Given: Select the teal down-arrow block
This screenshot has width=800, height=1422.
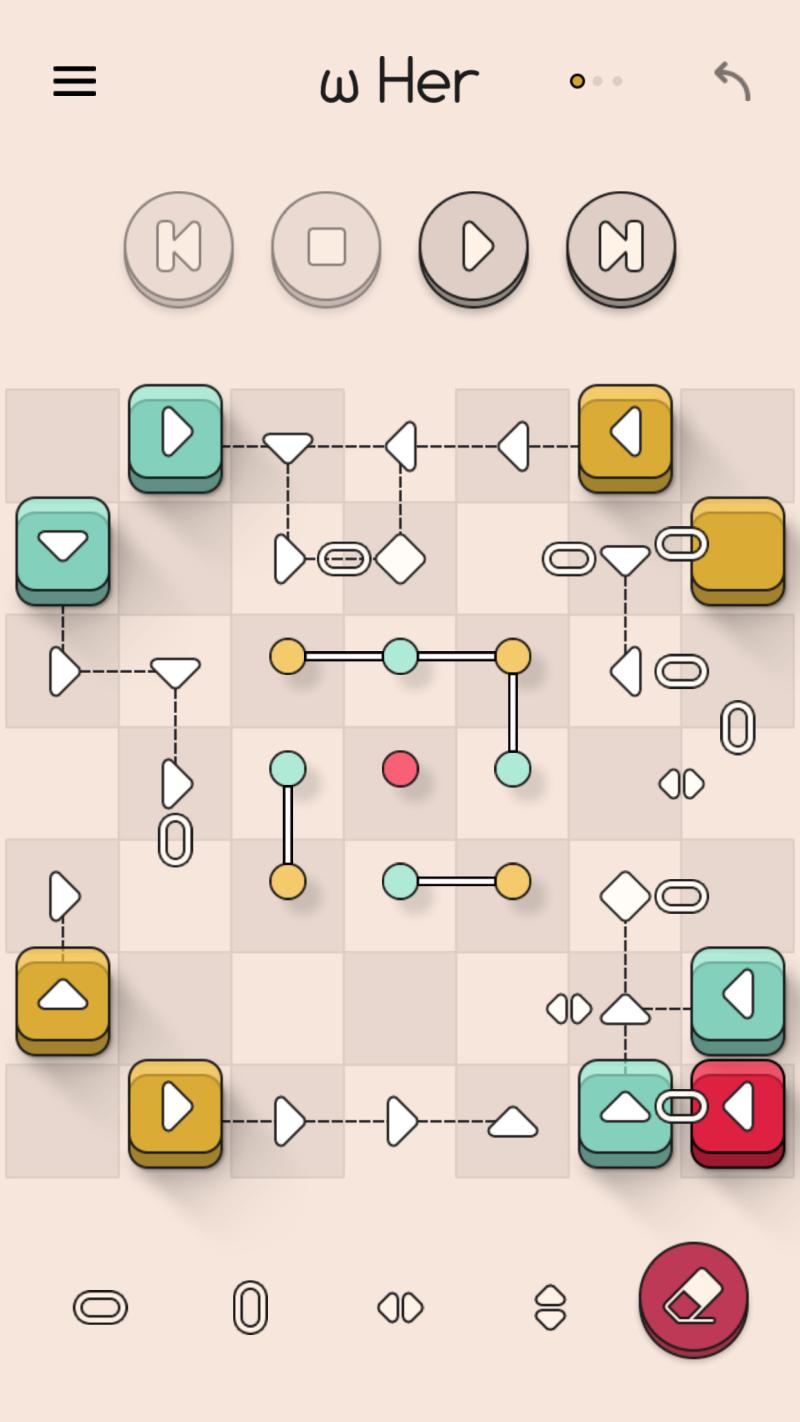Looking at the screenshot, I should coord(63,546).
